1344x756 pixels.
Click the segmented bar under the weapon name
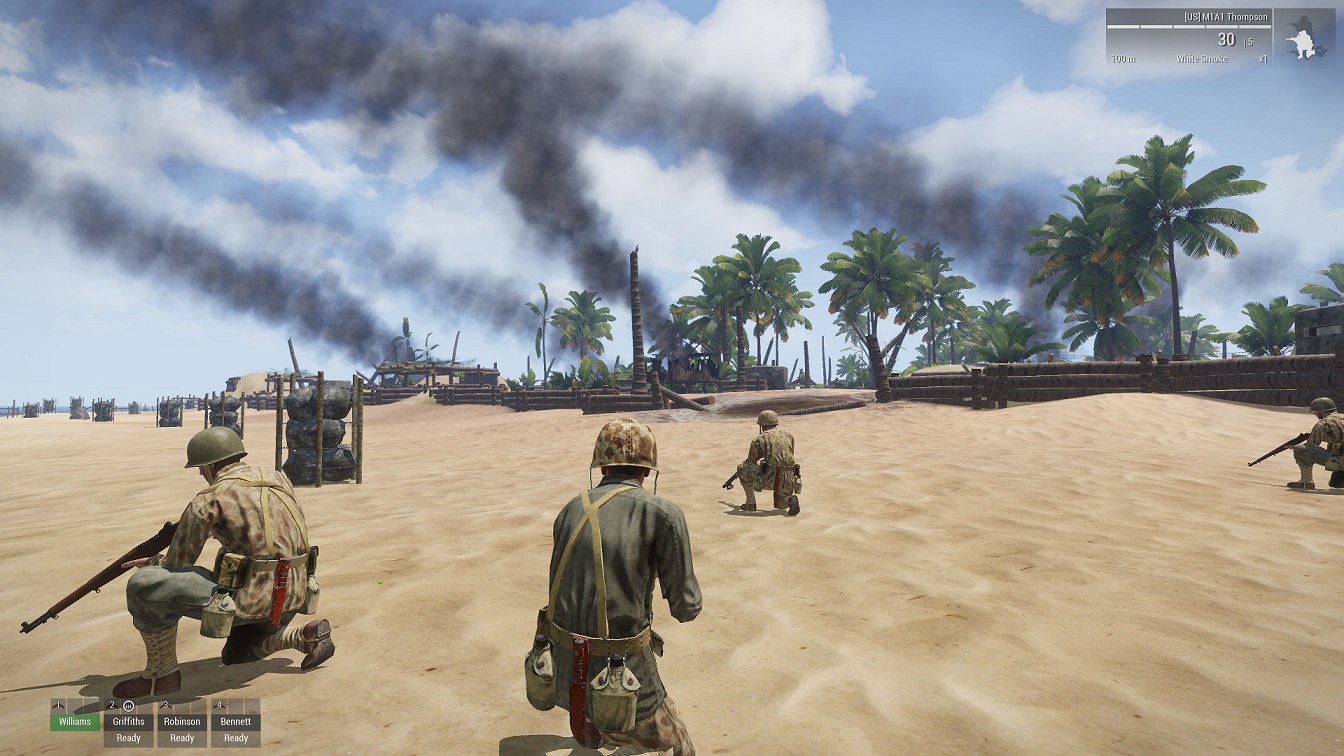tap(1189, 27)
